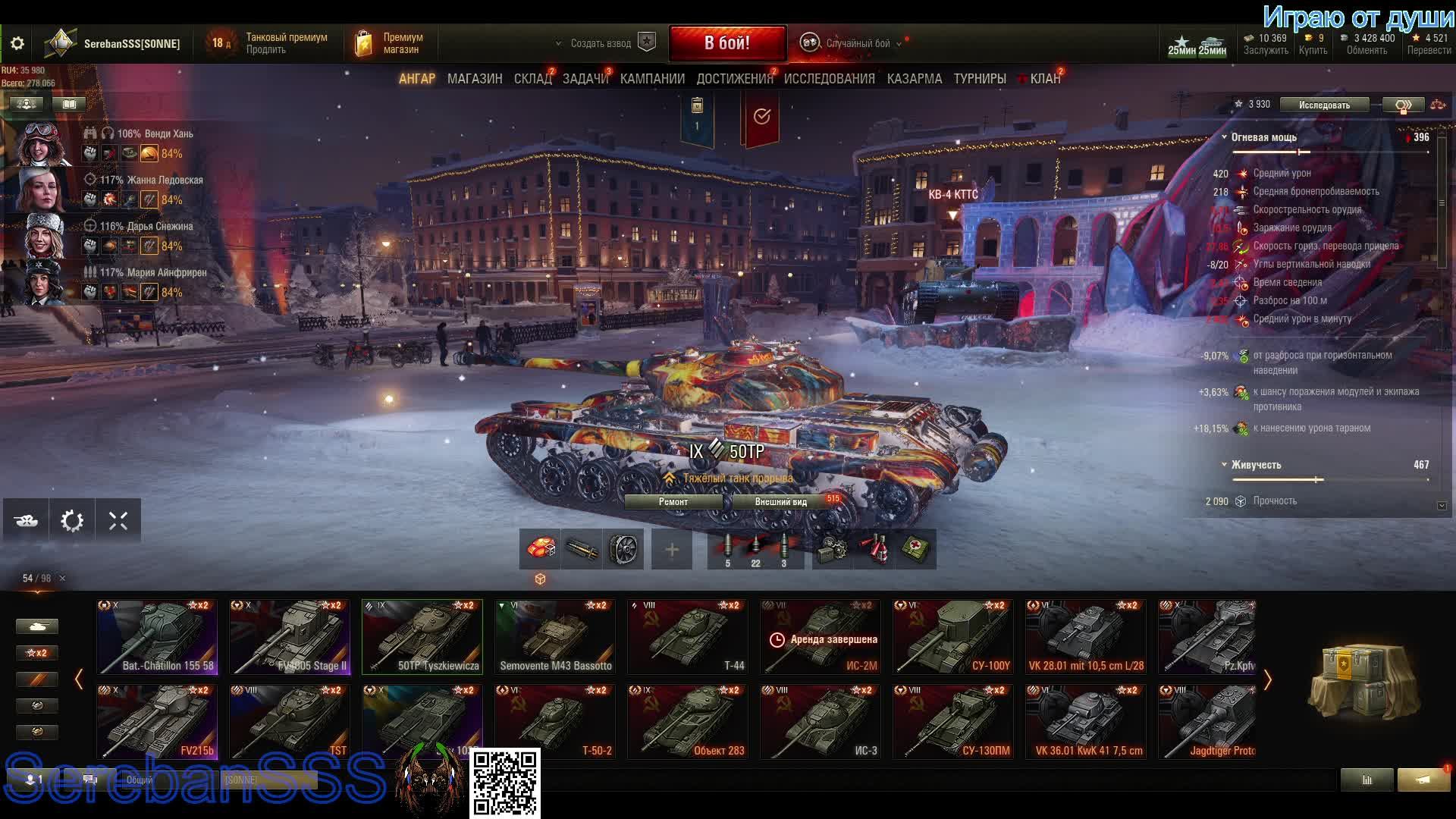The width and height of the screenshot is (1456, 819).
Task: Choose the Объект 283 tank card
Action: [688, 722]
